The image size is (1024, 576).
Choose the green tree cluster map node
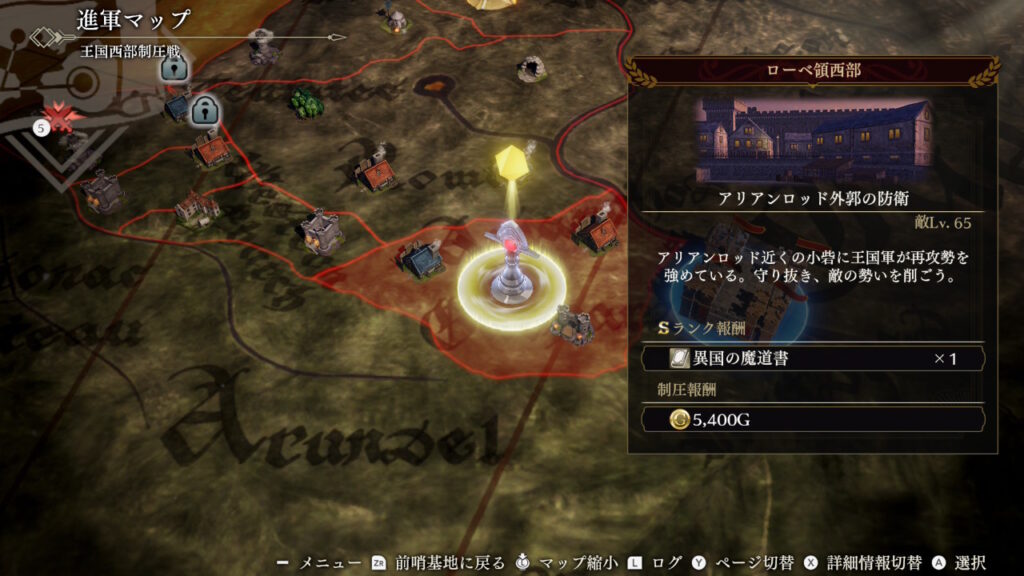(306, 101)
